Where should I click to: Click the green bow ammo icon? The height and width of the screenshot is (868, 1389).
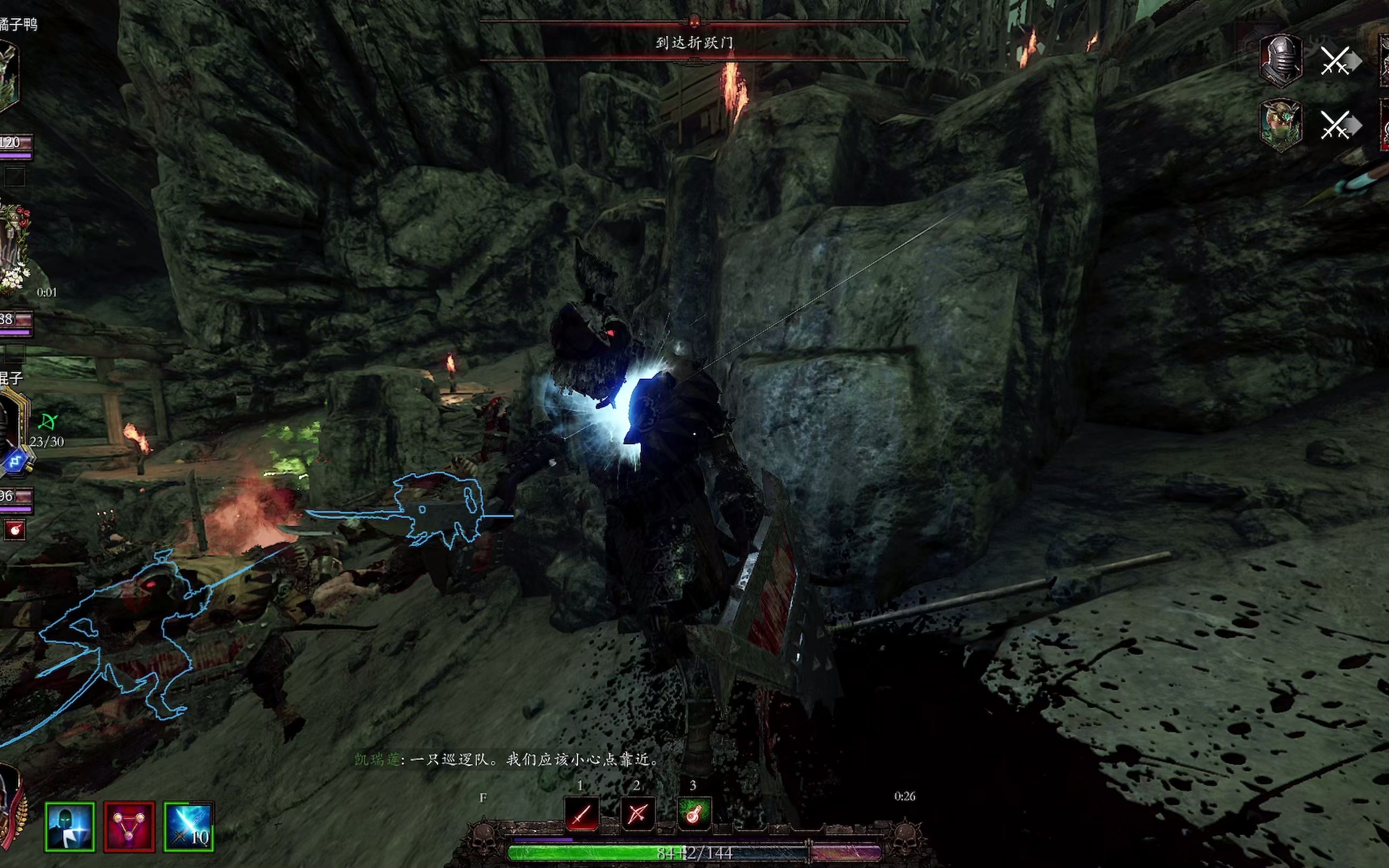tap(47, 423)
